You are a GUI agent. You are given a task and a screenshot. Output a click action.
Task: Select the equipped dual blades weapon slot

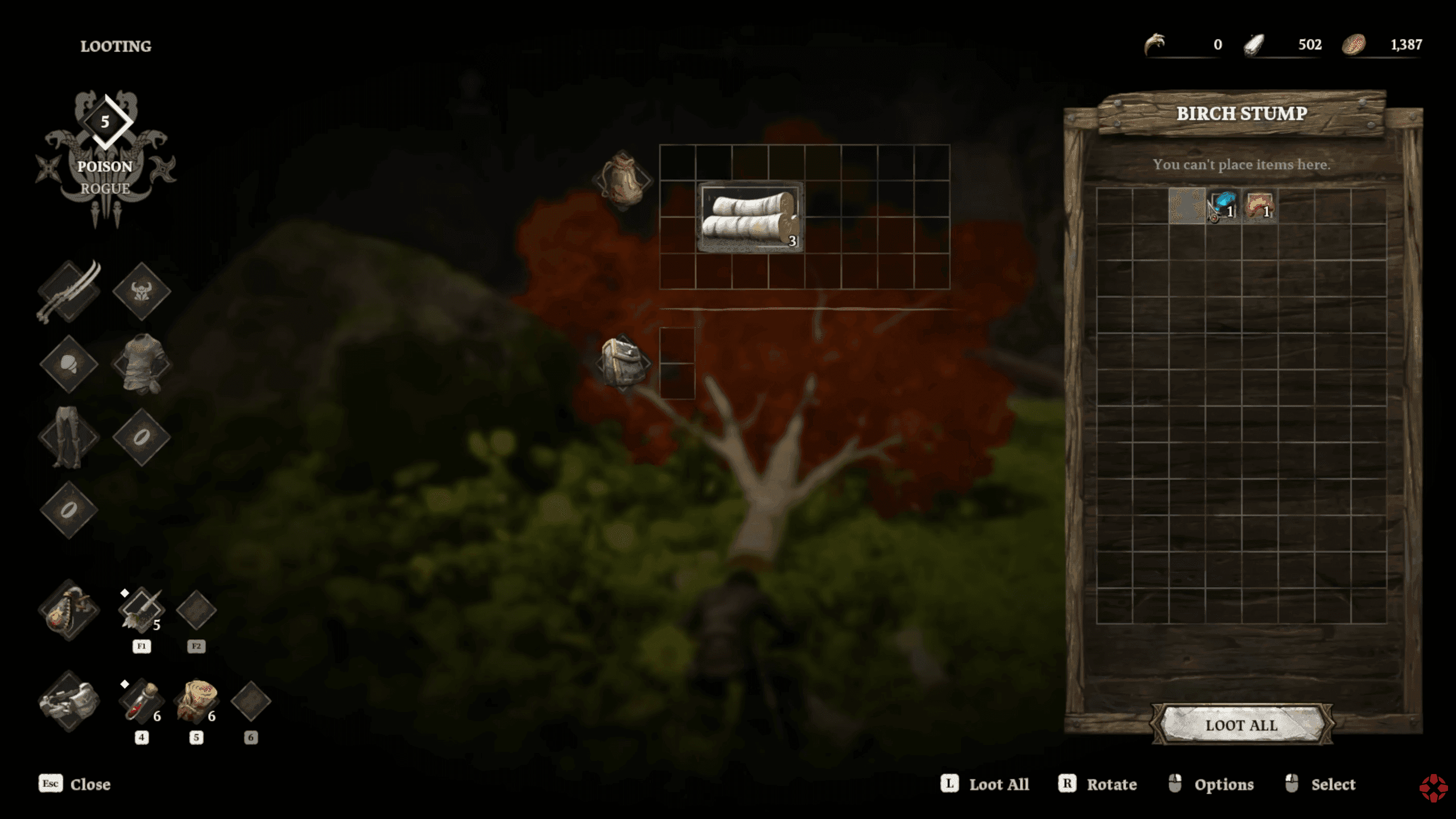pos(69,291)
